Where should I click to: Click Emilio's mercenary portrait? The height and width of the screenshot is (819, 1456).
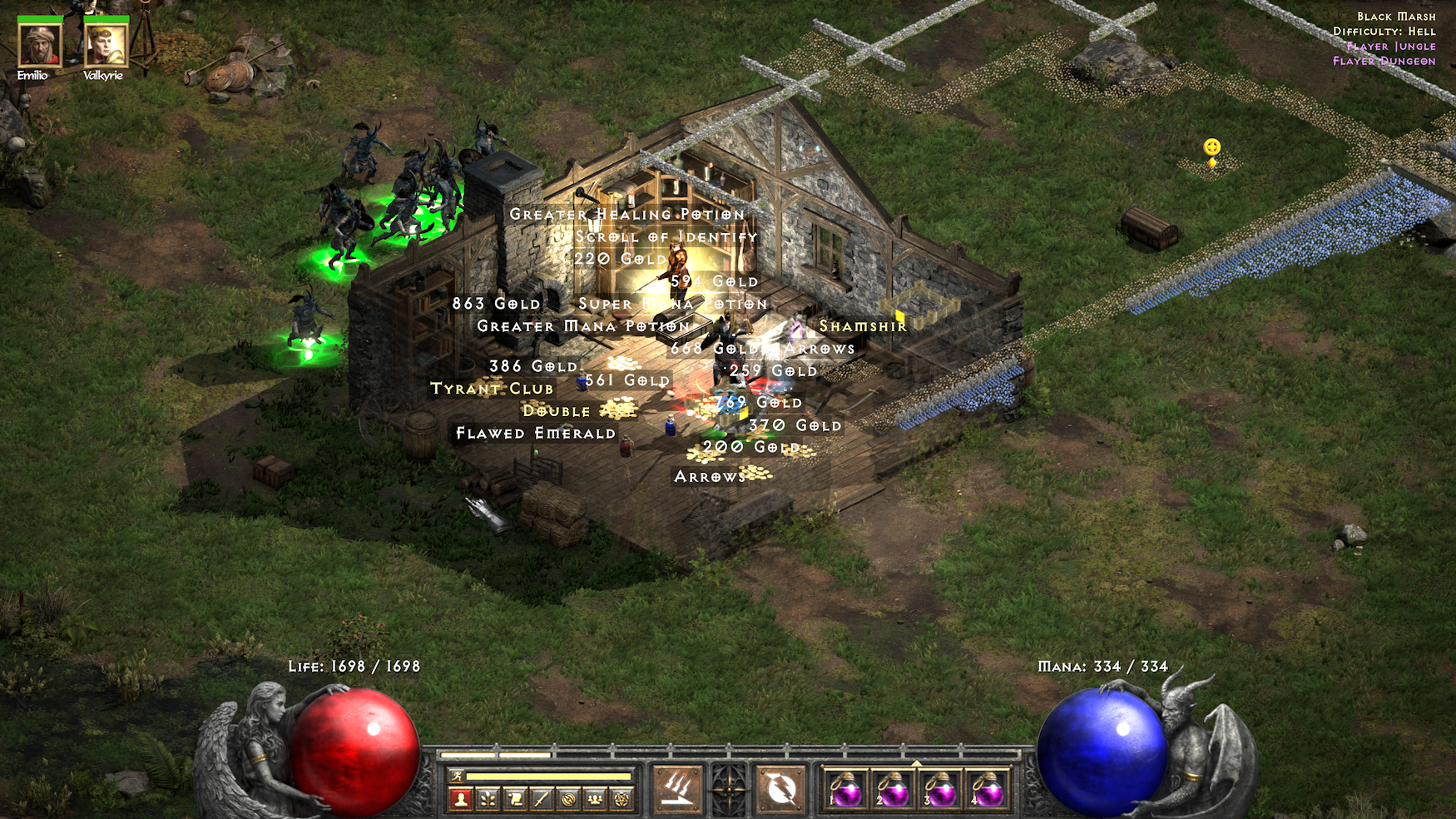tap(39, 43)
